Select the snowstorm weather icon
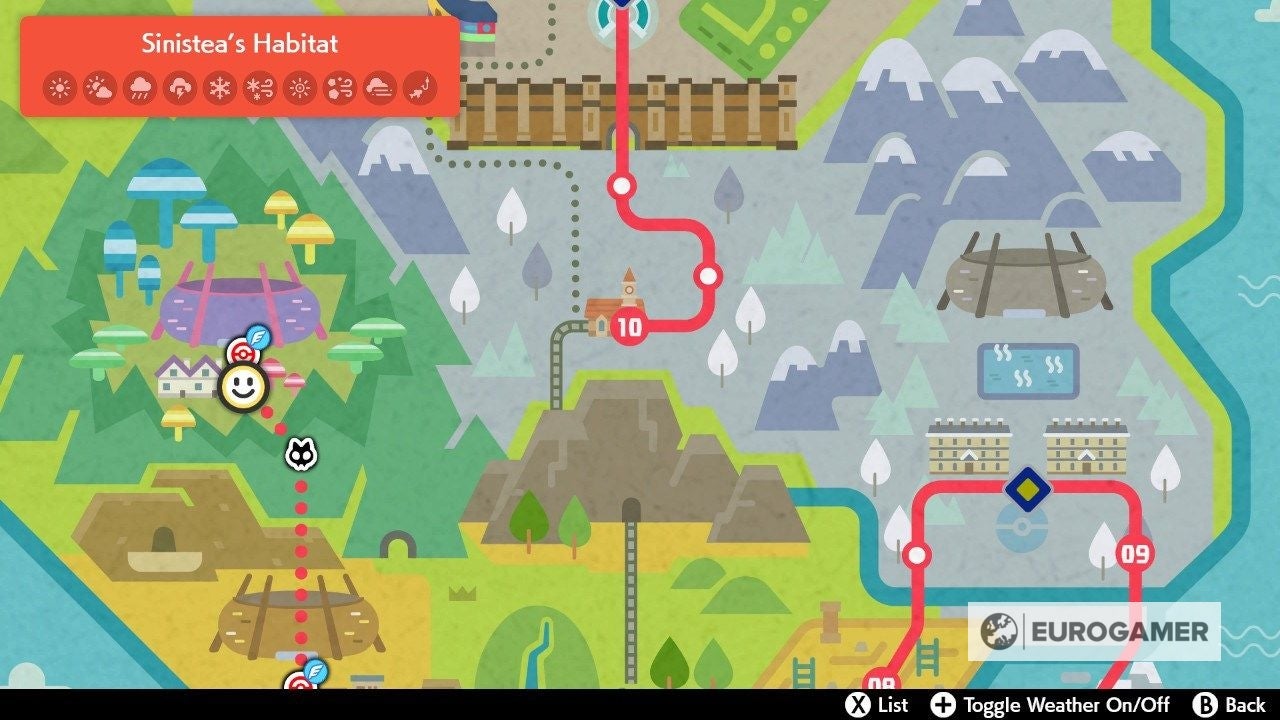This screenshot has width=1280, height=720. pos(260,87)
